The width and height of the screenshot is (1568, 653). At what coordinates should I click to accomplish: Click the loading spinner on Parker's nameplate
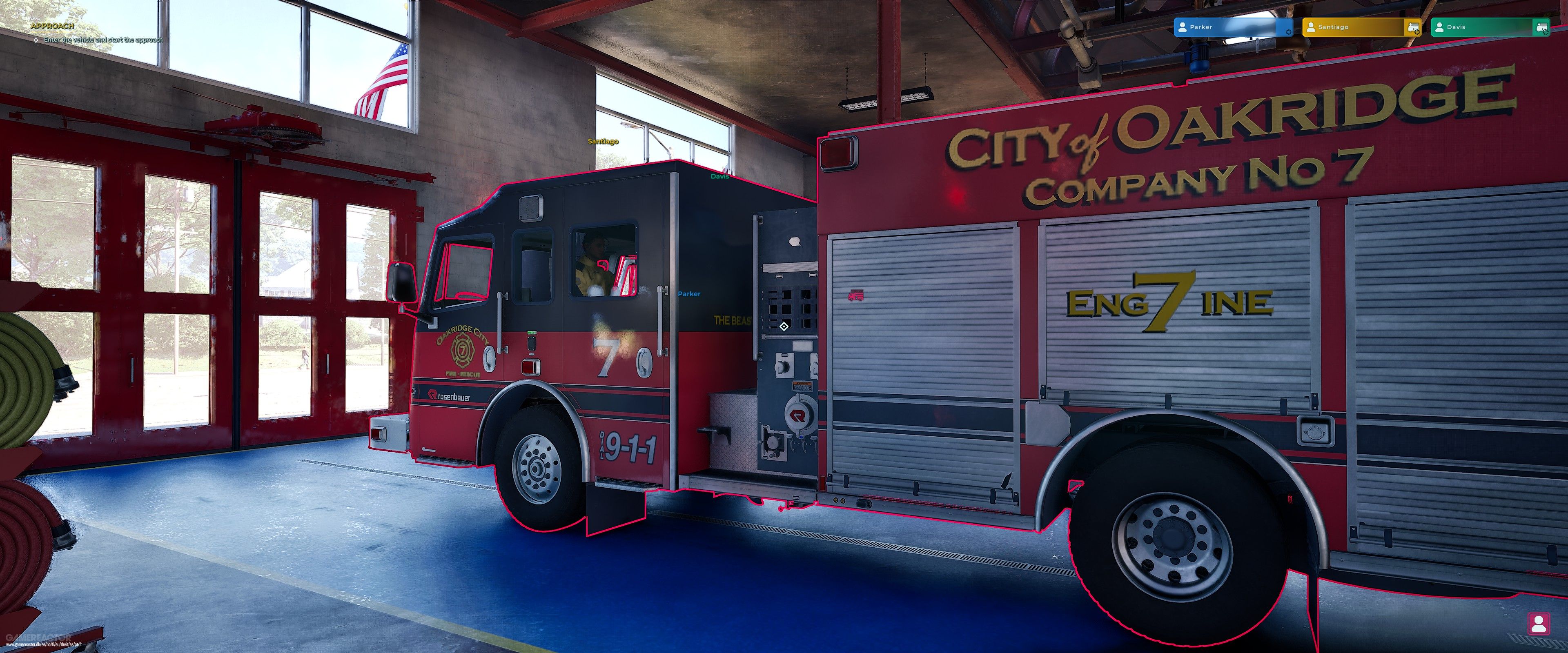pyautogui.click(x=1288, y=32)
